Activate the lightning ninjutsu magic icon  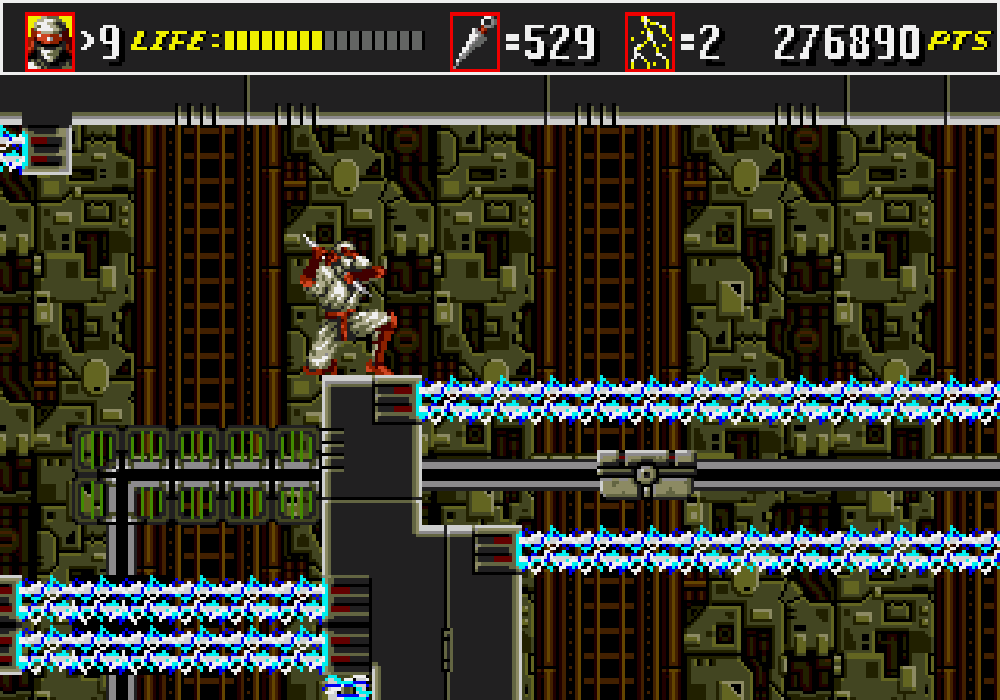click(x=650, y=42)
